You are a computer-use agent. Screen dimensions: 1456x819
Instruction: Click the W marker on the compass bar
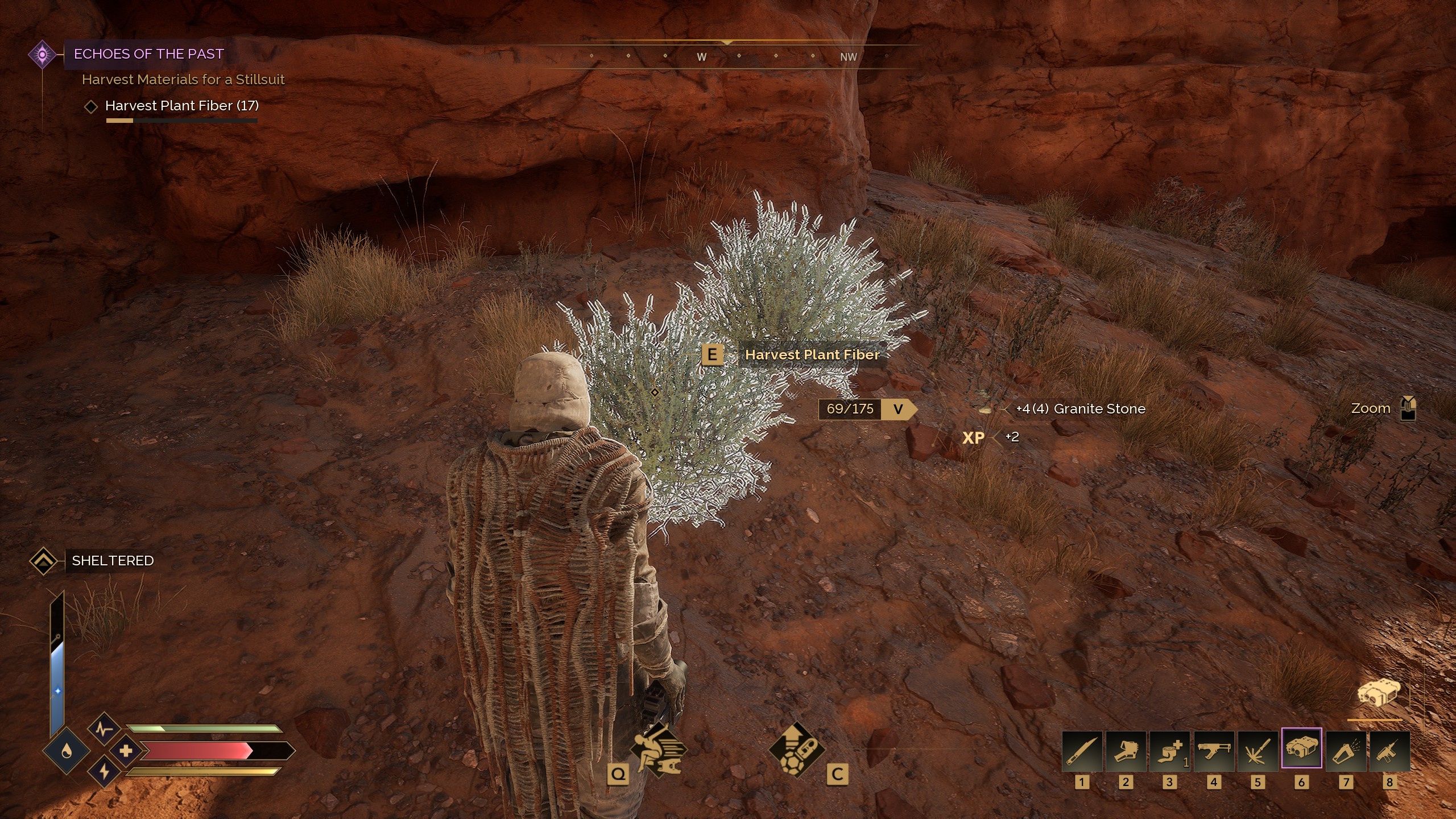click(x=701, y=56)
